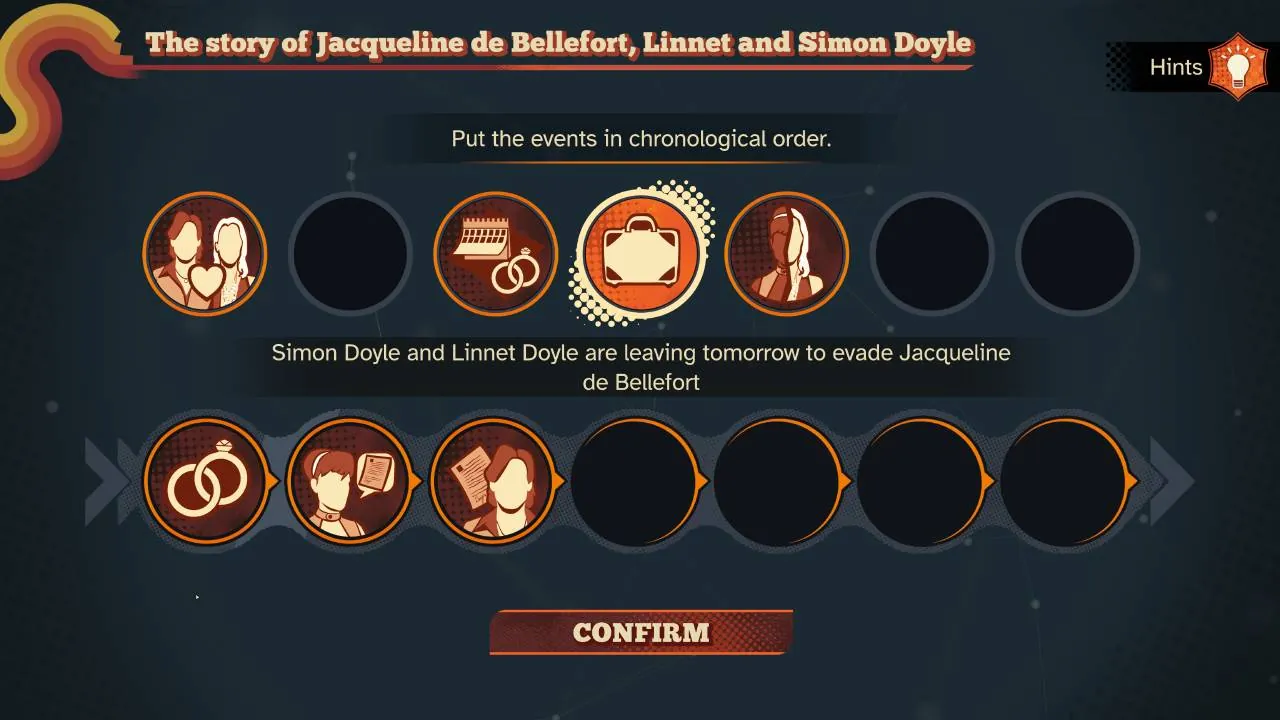The width and height of the screenshot is (1280, 720).
Task: Click the wedding rings icon on the timeline
Action: 207,480
